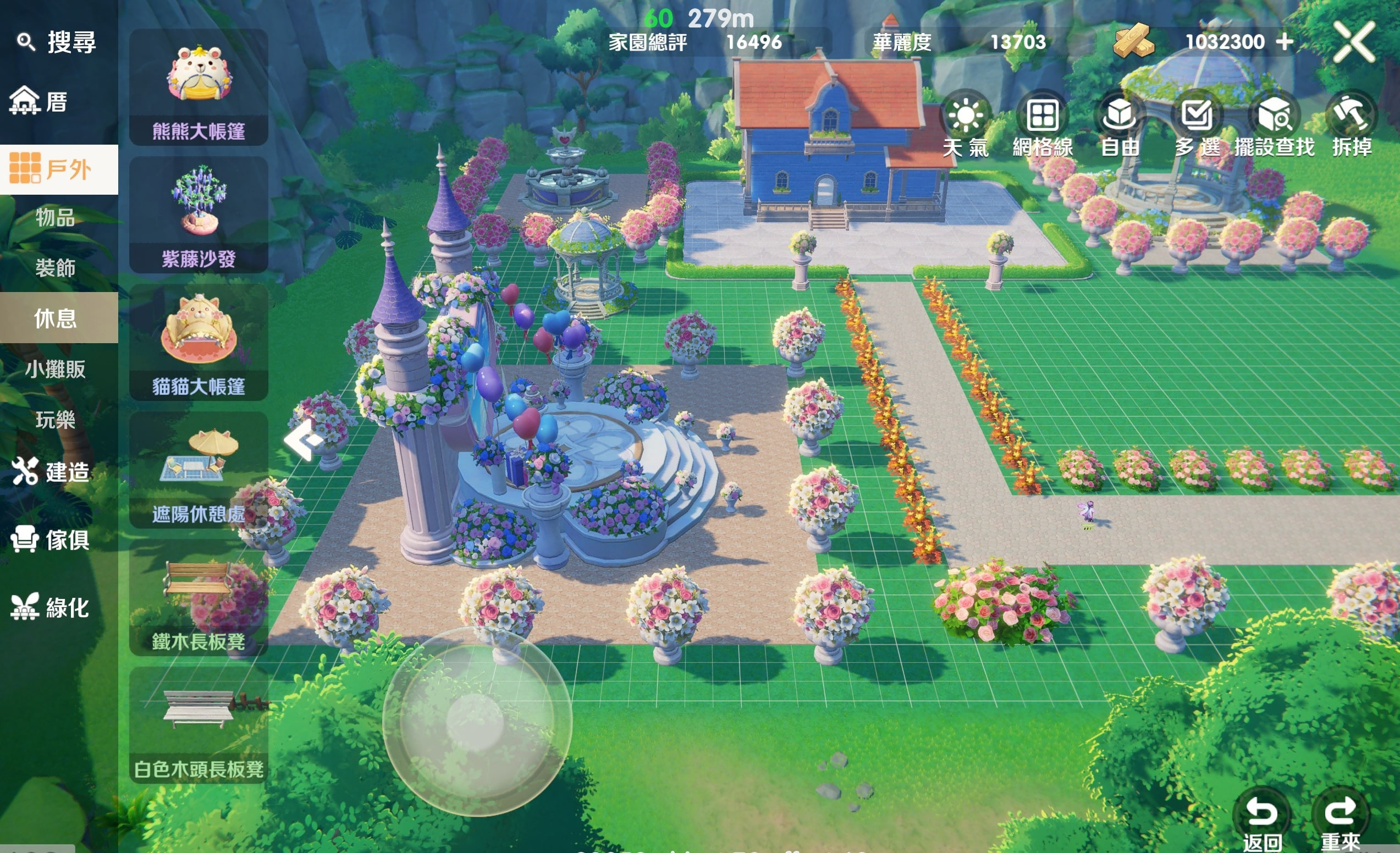Open the 傢俱 furniture category
Screen dimensions: 1400x853
click(51, 540)
